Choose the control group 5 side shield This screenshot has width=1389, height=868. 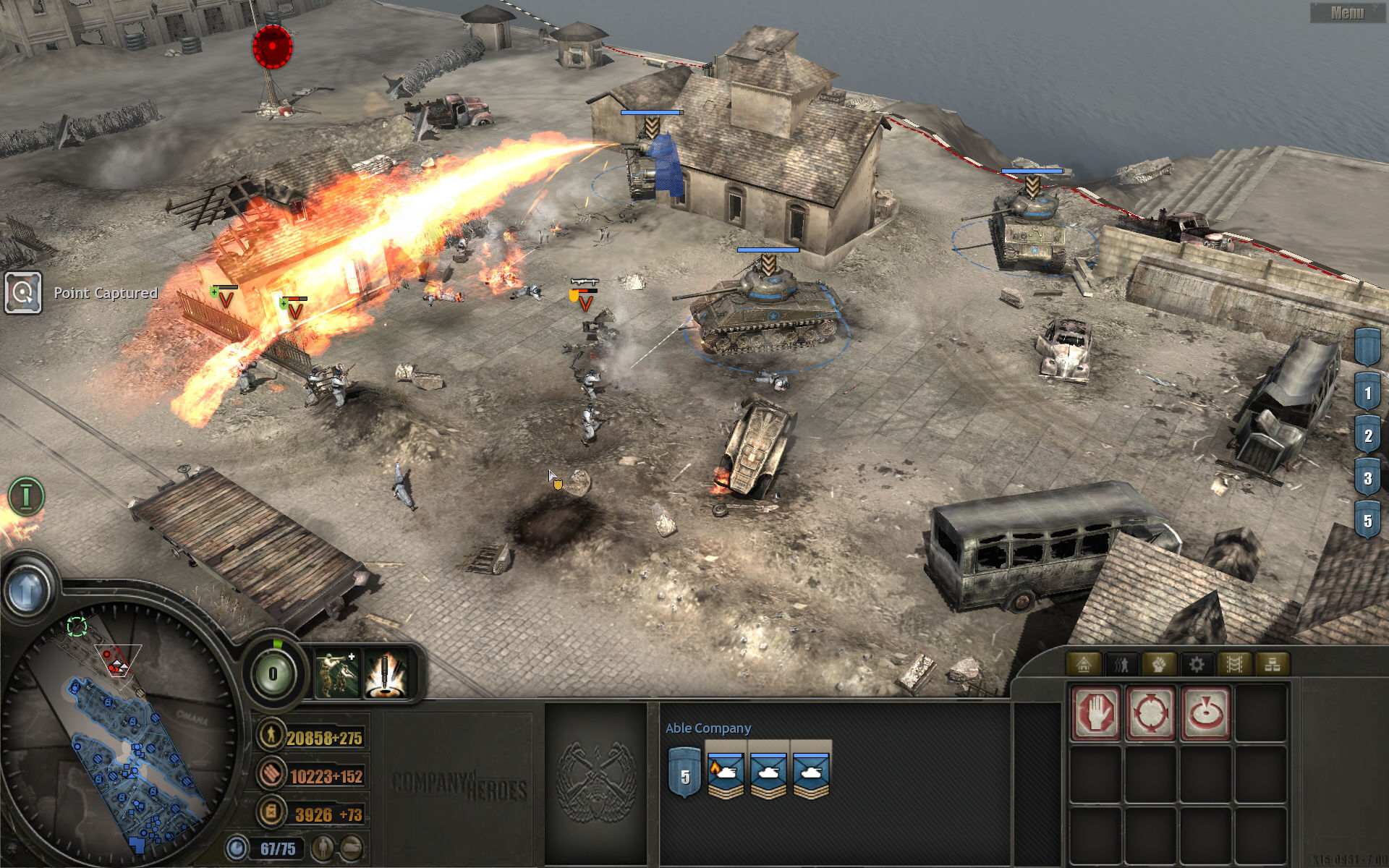[x=1367, y=521]
